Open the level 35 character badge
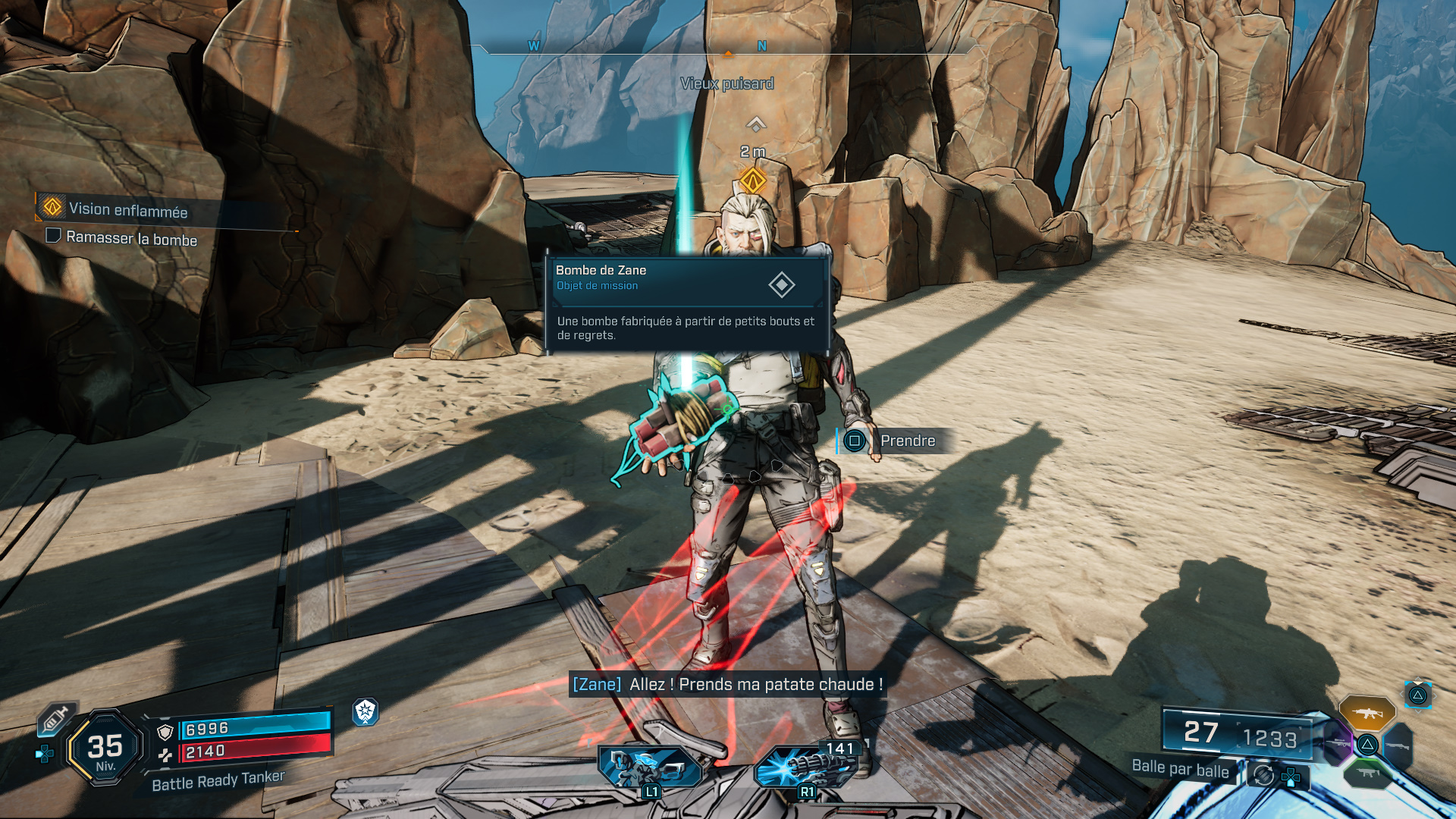Screen dimensions: 1456x819 click(x=105, y=748)
